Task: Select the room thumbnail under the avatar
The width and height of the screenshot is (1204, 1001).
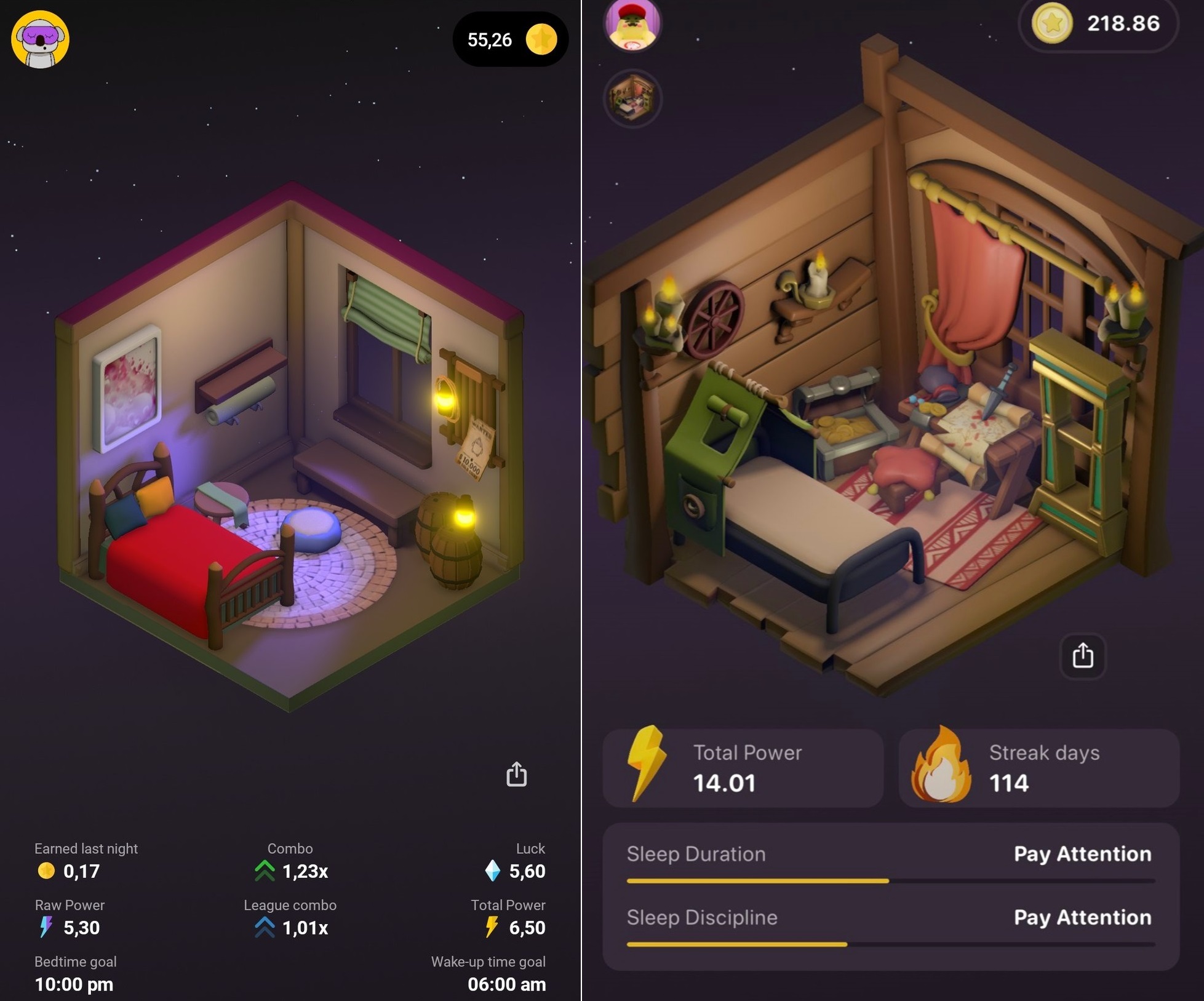Action: click(x=632, y=98)
